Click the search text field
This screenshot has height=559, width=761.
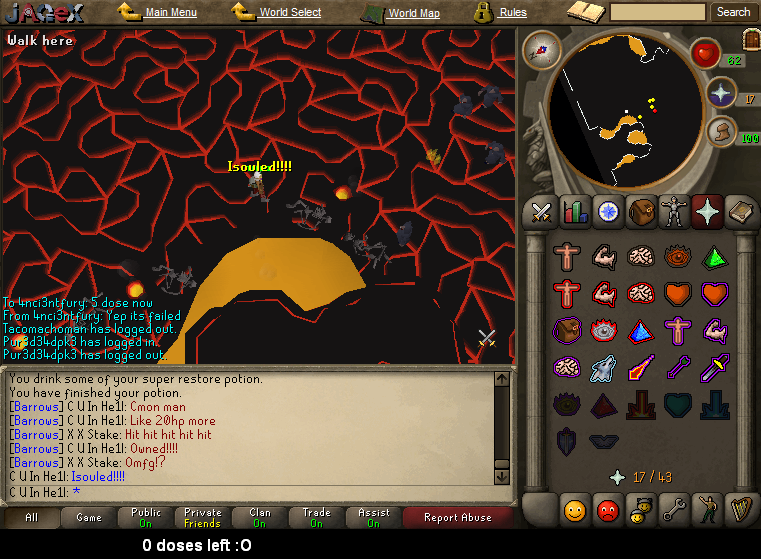657,12
